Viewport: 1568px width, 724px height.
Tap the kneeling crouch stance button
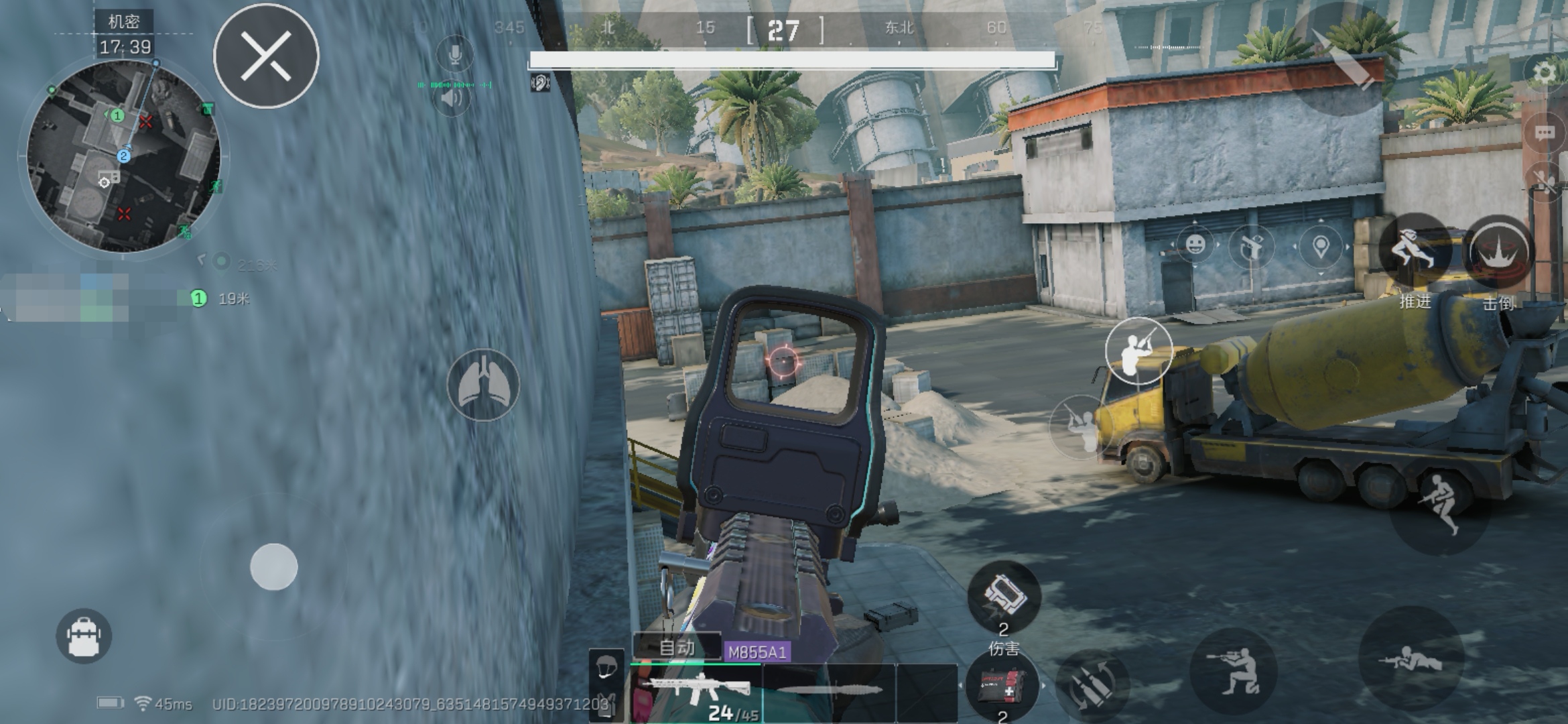1233,670
